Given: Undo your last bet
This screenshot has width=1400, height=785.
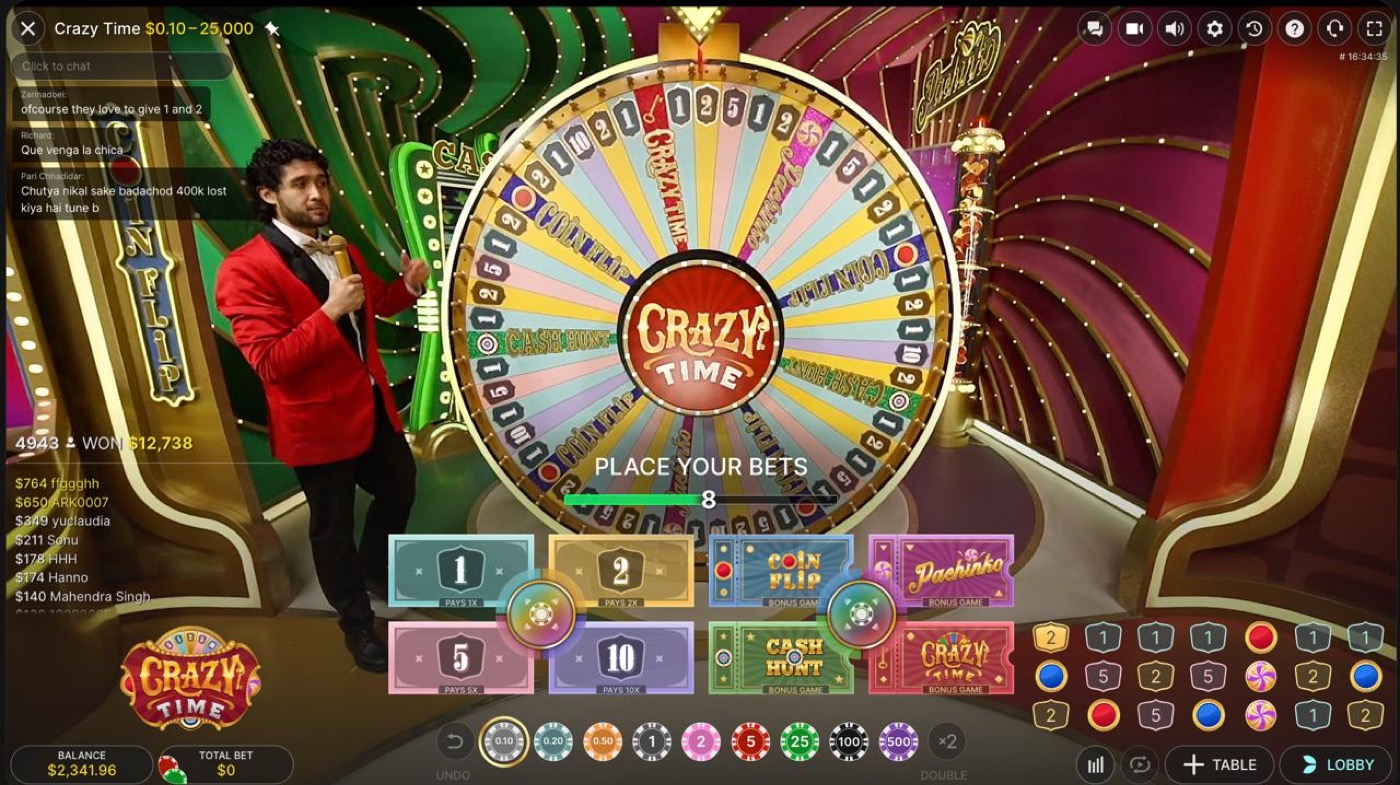Looking at the screenshot, I should tap(456, 743).
